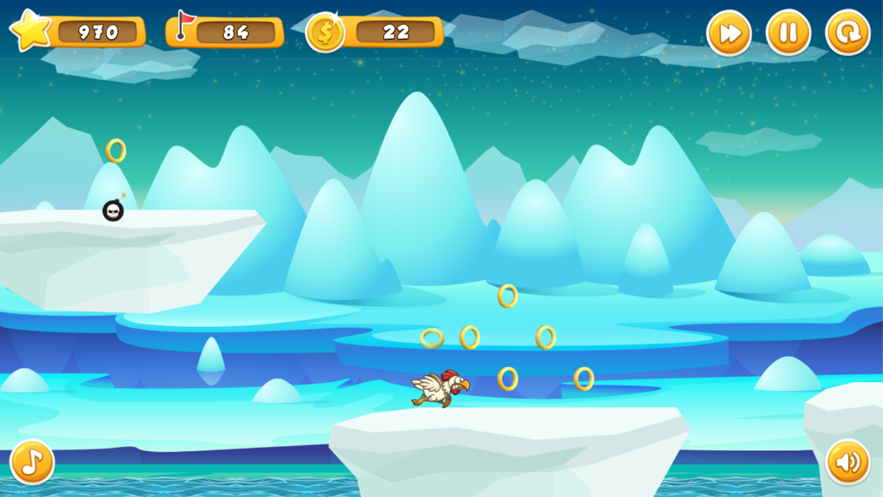Toggle the background music note button

coord(32,461)
